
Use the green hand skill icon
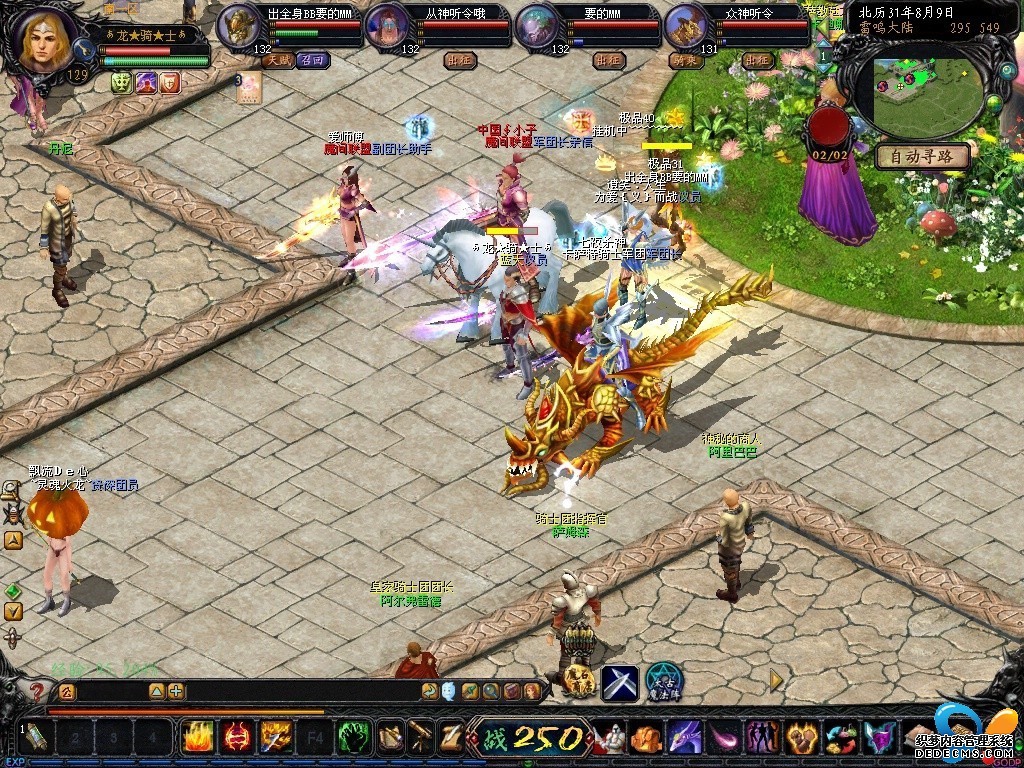[353, 738]
